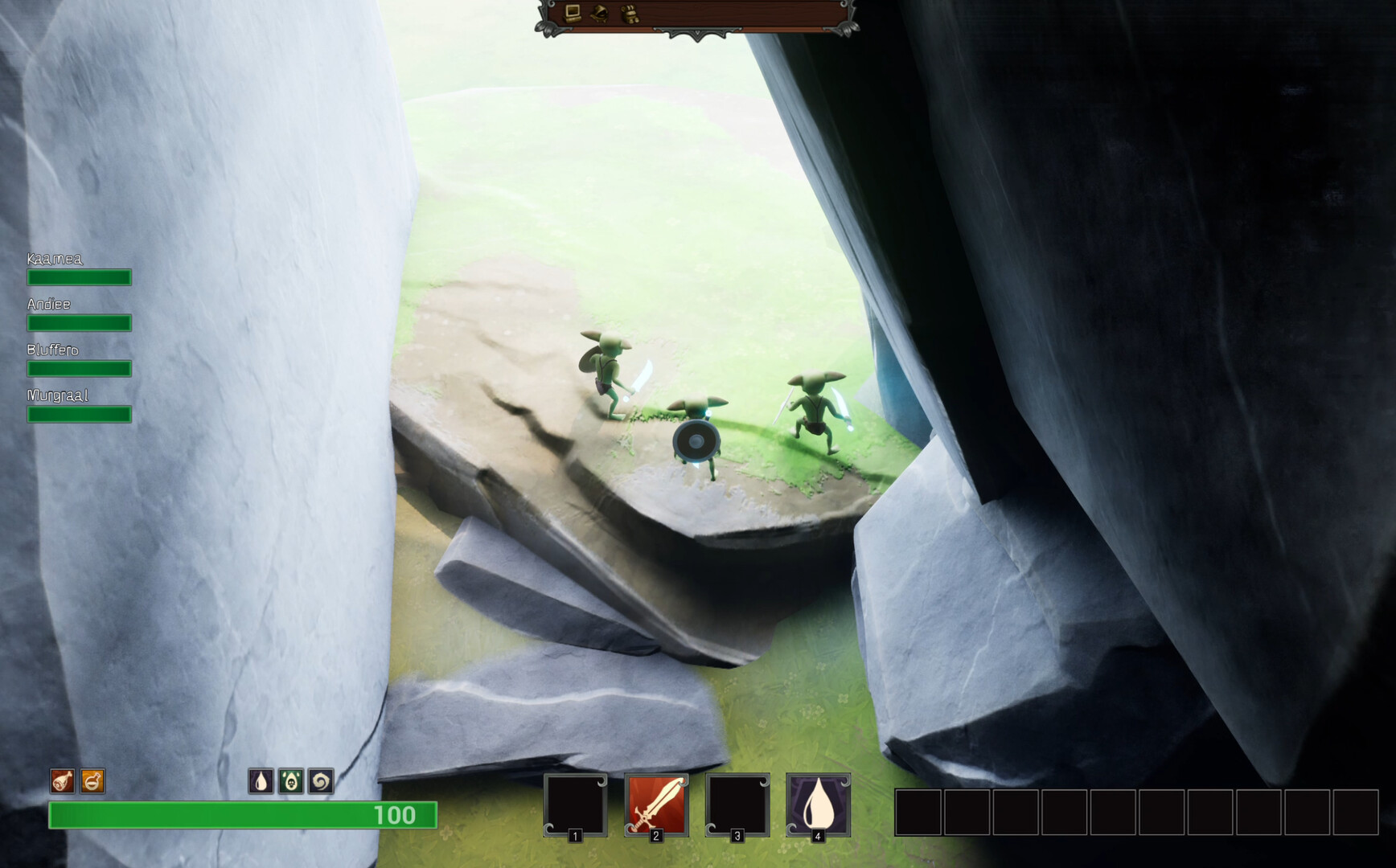Select the party member Murgraal
The width and height of the screenshot is (1396, 868).
79,415
